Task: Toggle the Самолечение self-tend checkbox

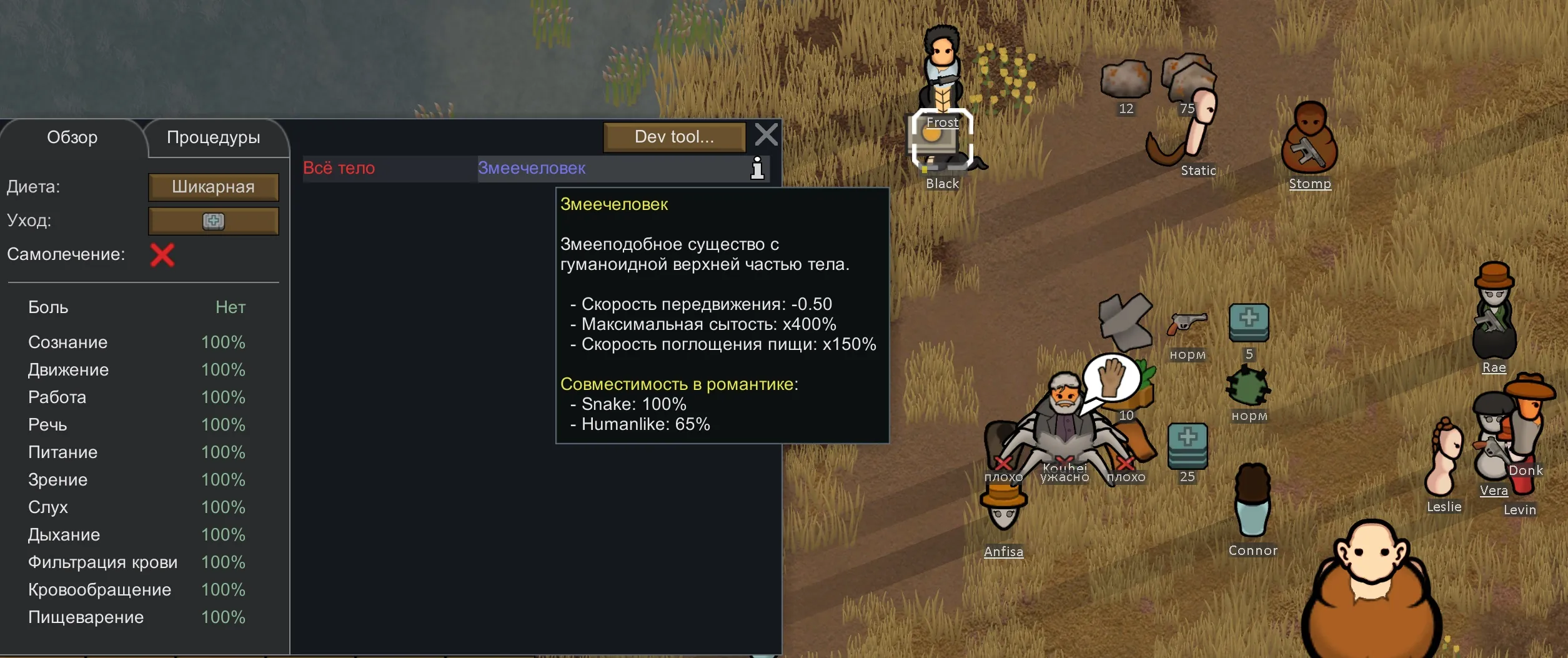Action: [x=162, y=255]
